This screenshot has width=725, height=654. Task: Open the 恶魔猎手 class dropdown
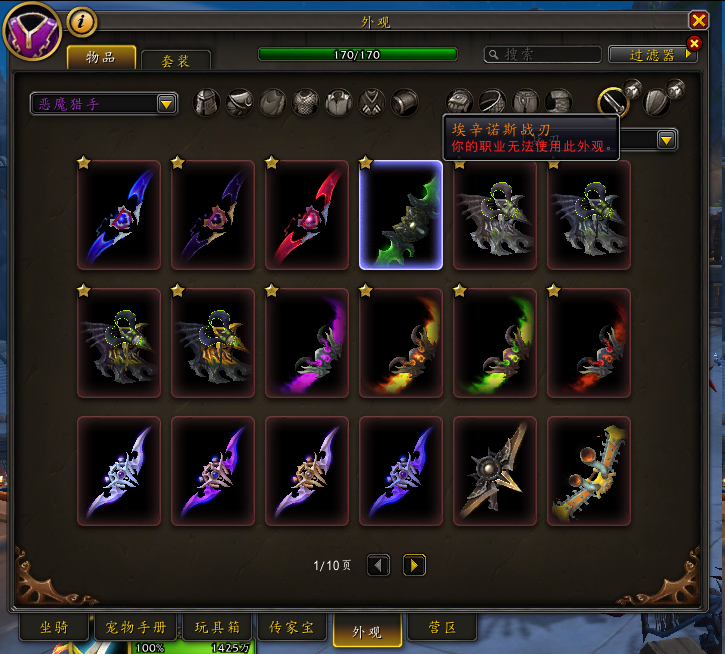pyautogui.click(x=103, y=102)
